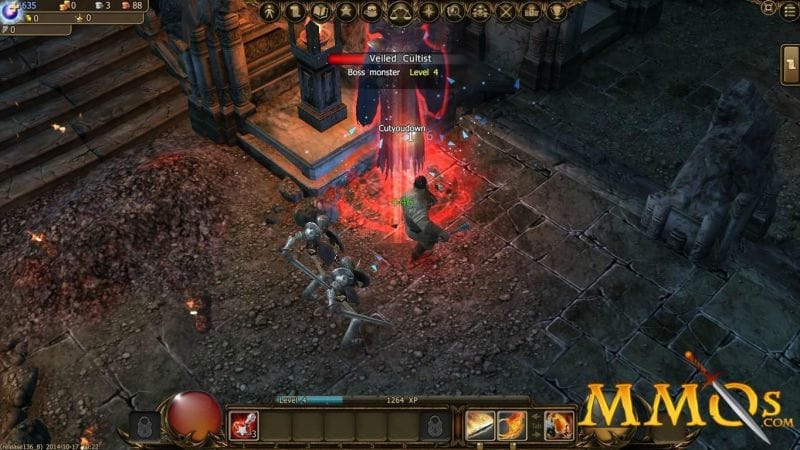Screen dimensions: 800x450
Task: Click the magnifying glass toolbar icon
Action: pyautogui.click(x=454, y=12)
